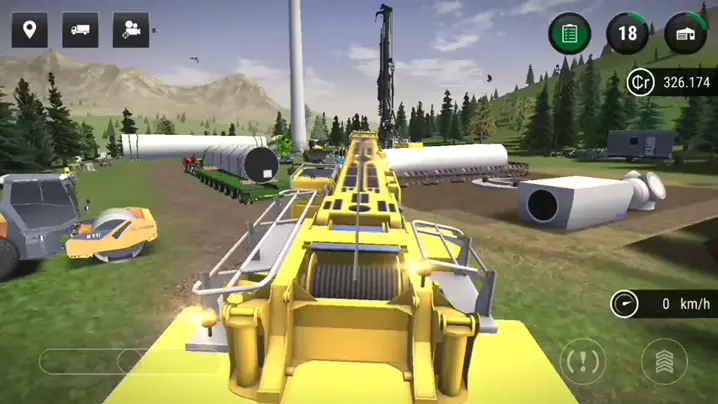Open the map location pin button

point(30,30)
